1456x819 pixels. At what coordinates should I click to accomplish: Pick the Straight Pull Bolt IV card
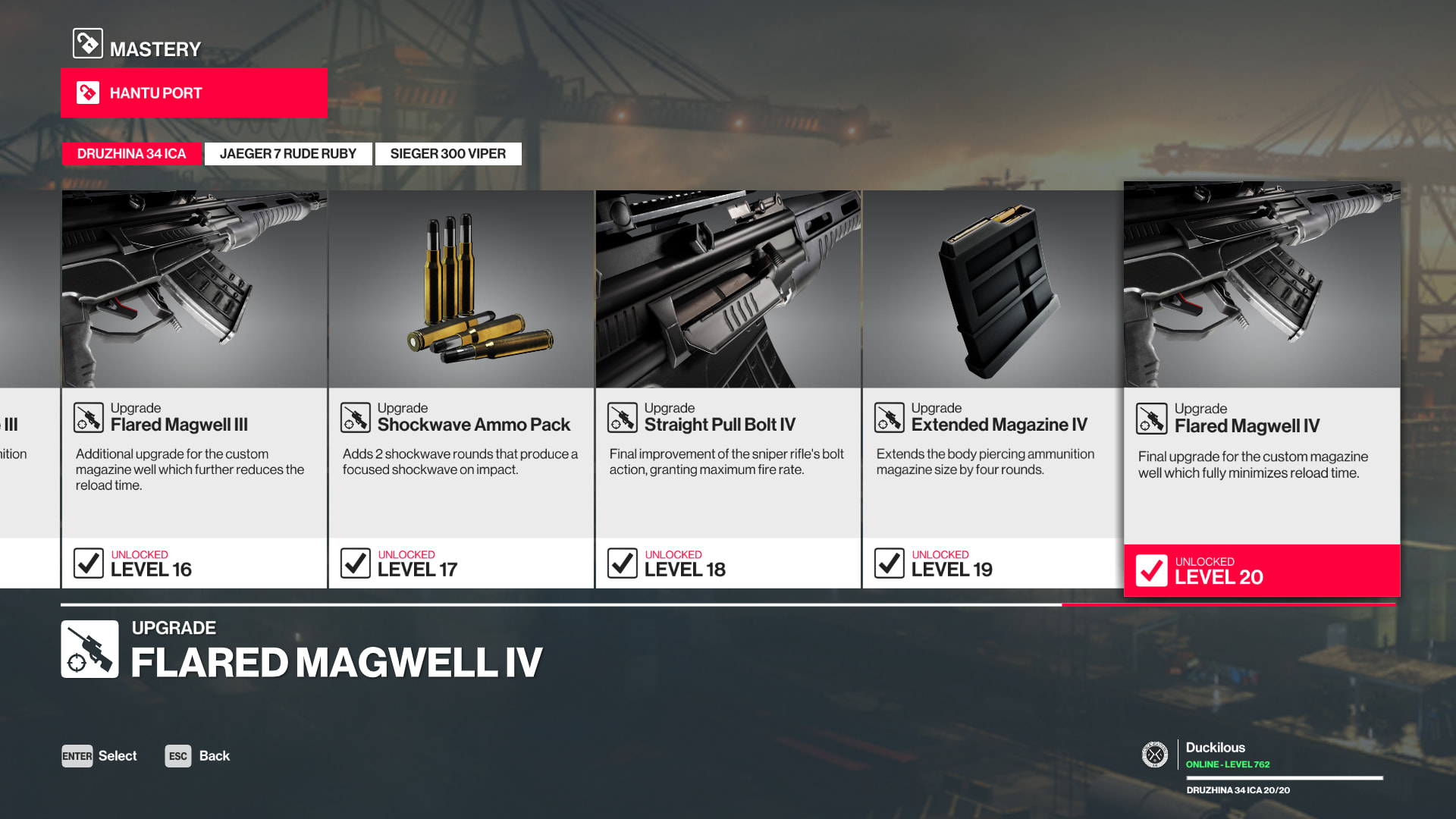[728, 388]
